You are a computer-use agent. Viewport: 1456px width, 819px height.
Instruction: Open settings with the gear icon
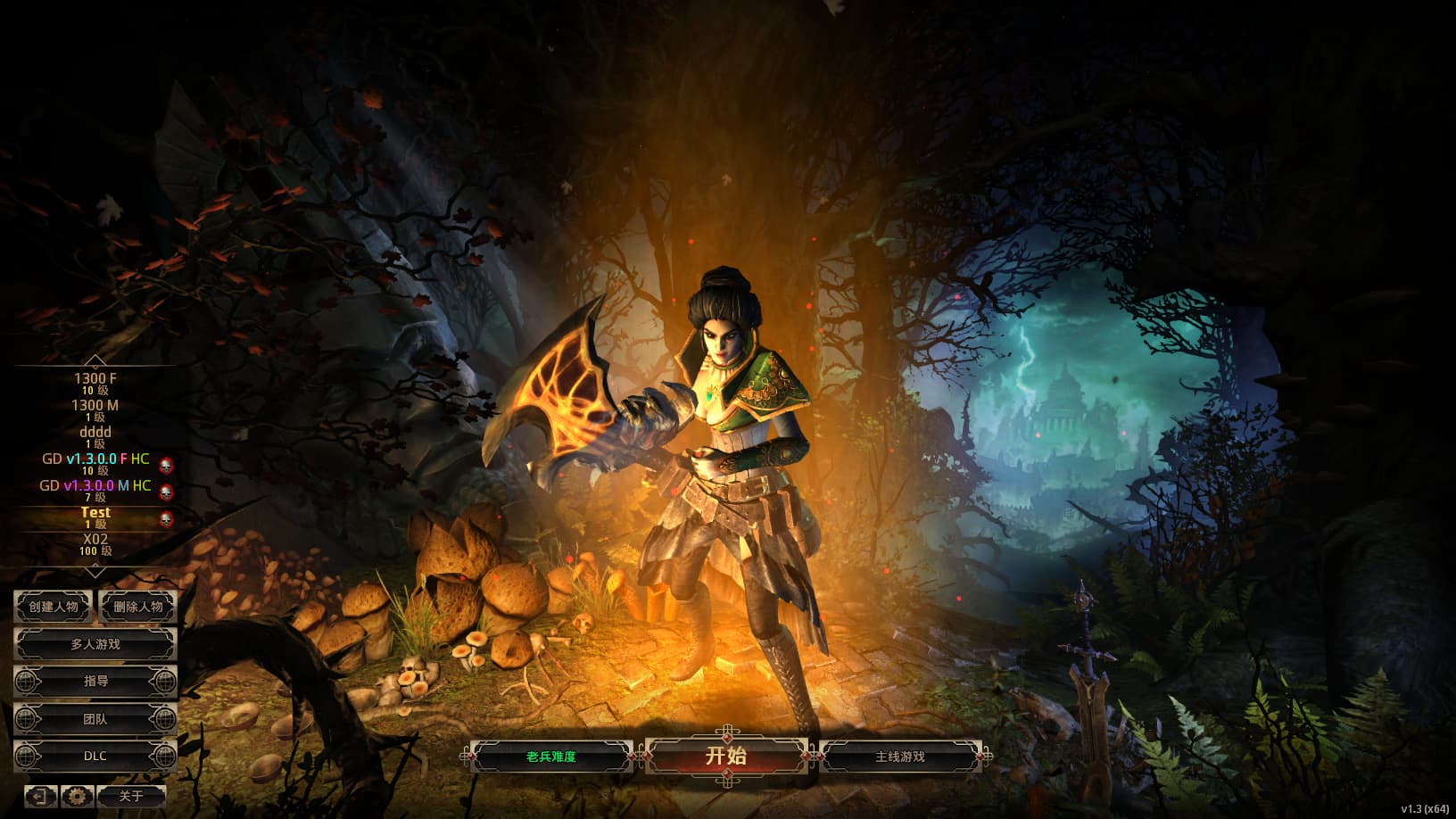[77, 796]
